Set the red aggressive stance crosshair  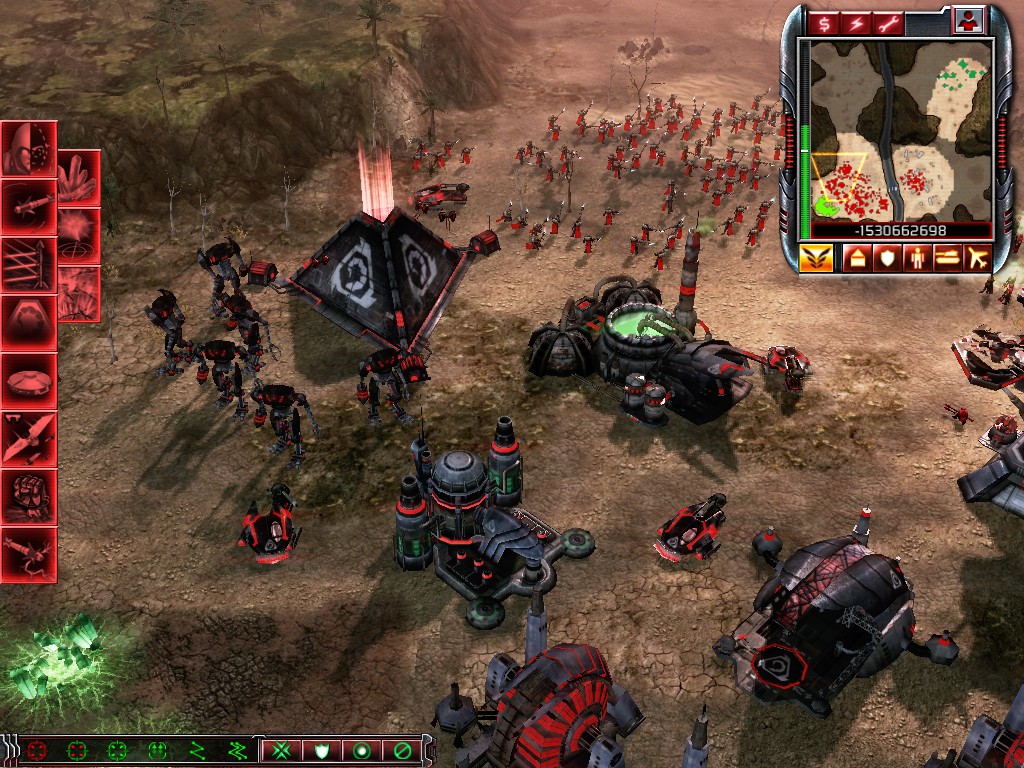[37, 749]
